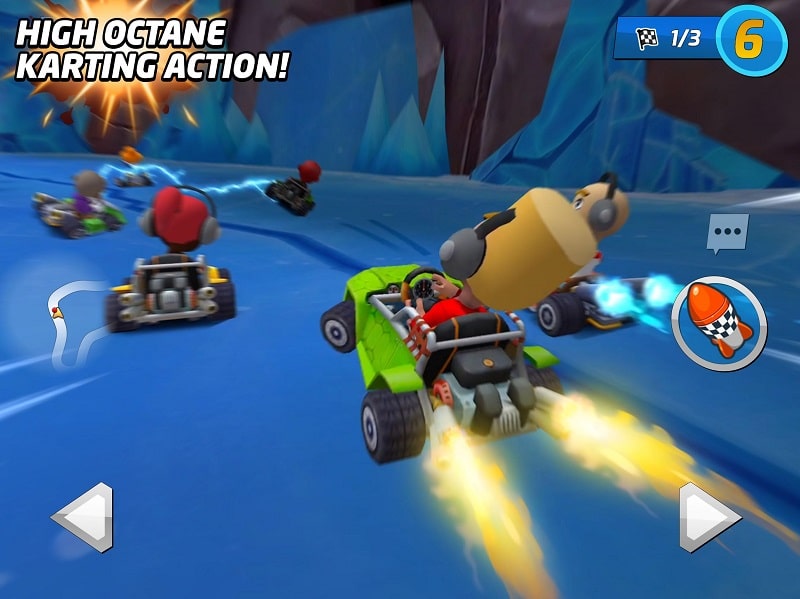Viewport: 800px width, 599px height.
Task: Steer right with the right arrow button
Action: coord(709,517)
